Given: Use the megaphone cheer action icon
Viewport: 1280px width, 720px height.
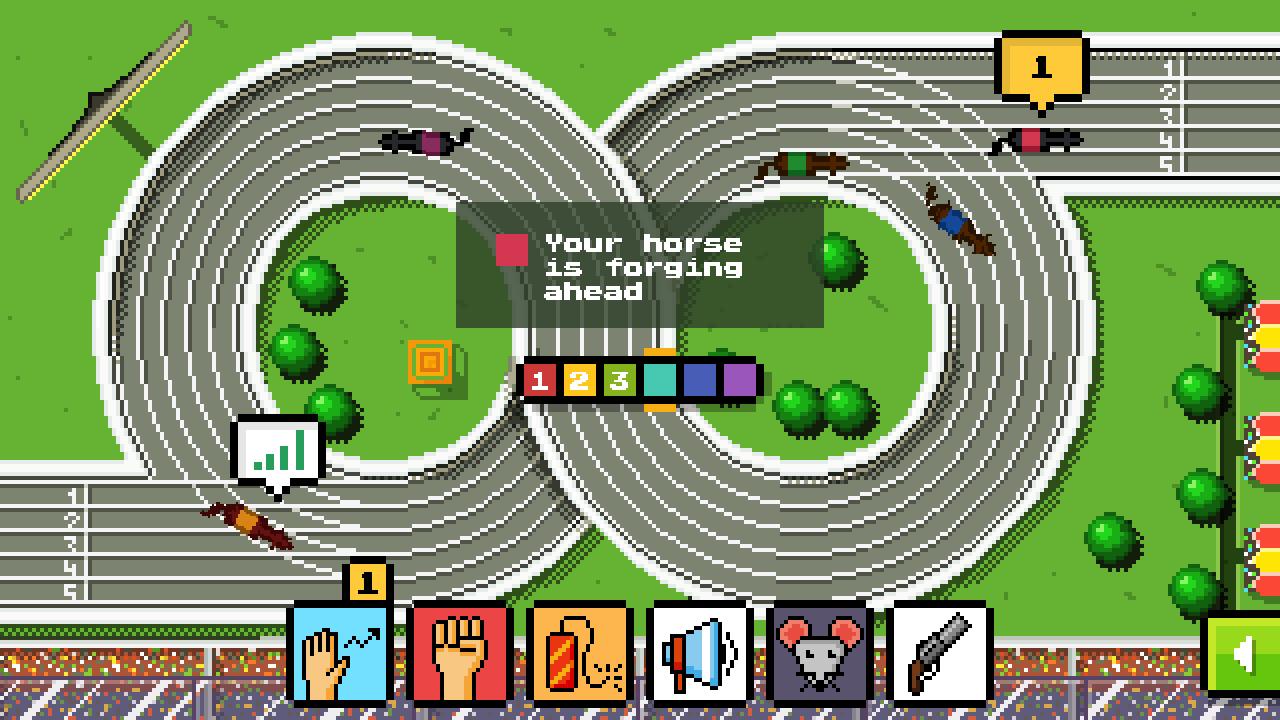Looking at the screenshot, I should (697, 659).
